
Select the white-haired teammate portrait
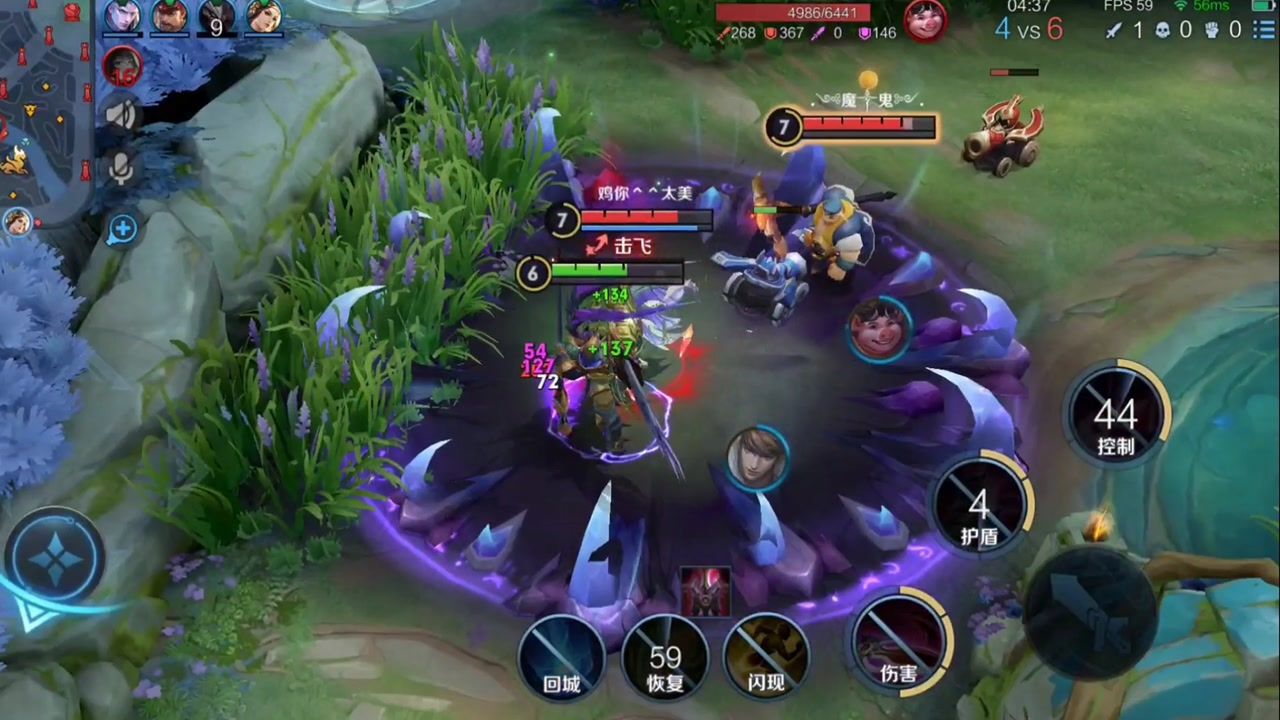[122, 16]
